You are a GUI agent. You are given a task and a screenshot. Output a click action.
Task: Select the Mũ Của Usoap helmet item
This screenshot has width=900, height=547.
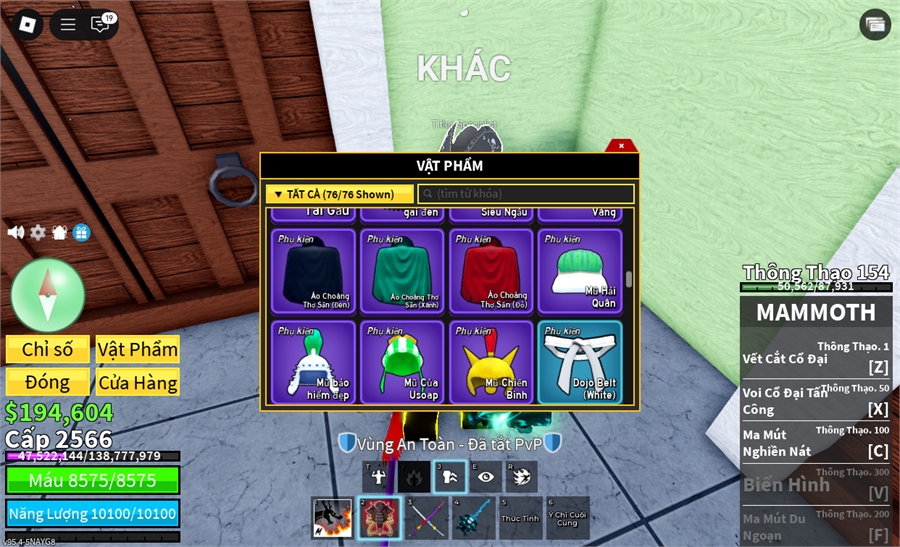tap(402, 362)
